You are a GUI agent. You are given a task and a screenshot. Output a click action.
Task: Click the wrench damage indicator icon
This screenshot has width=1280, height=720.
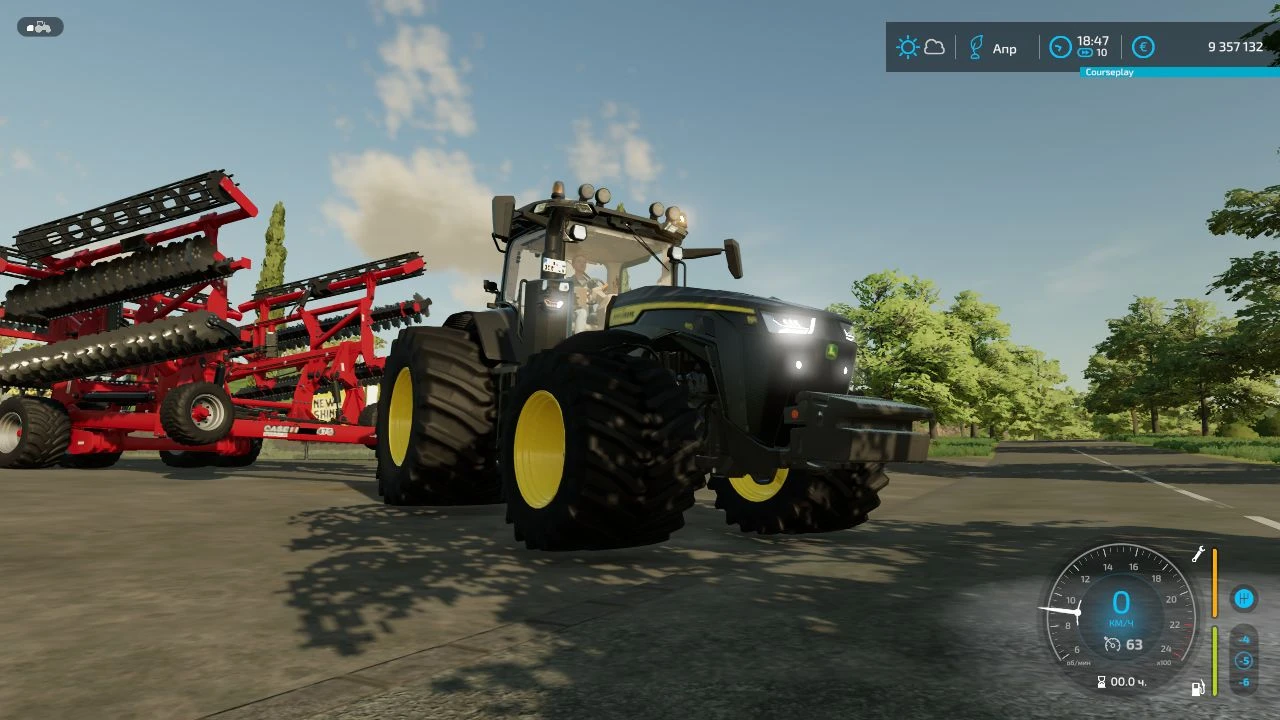coord(1198,554)
